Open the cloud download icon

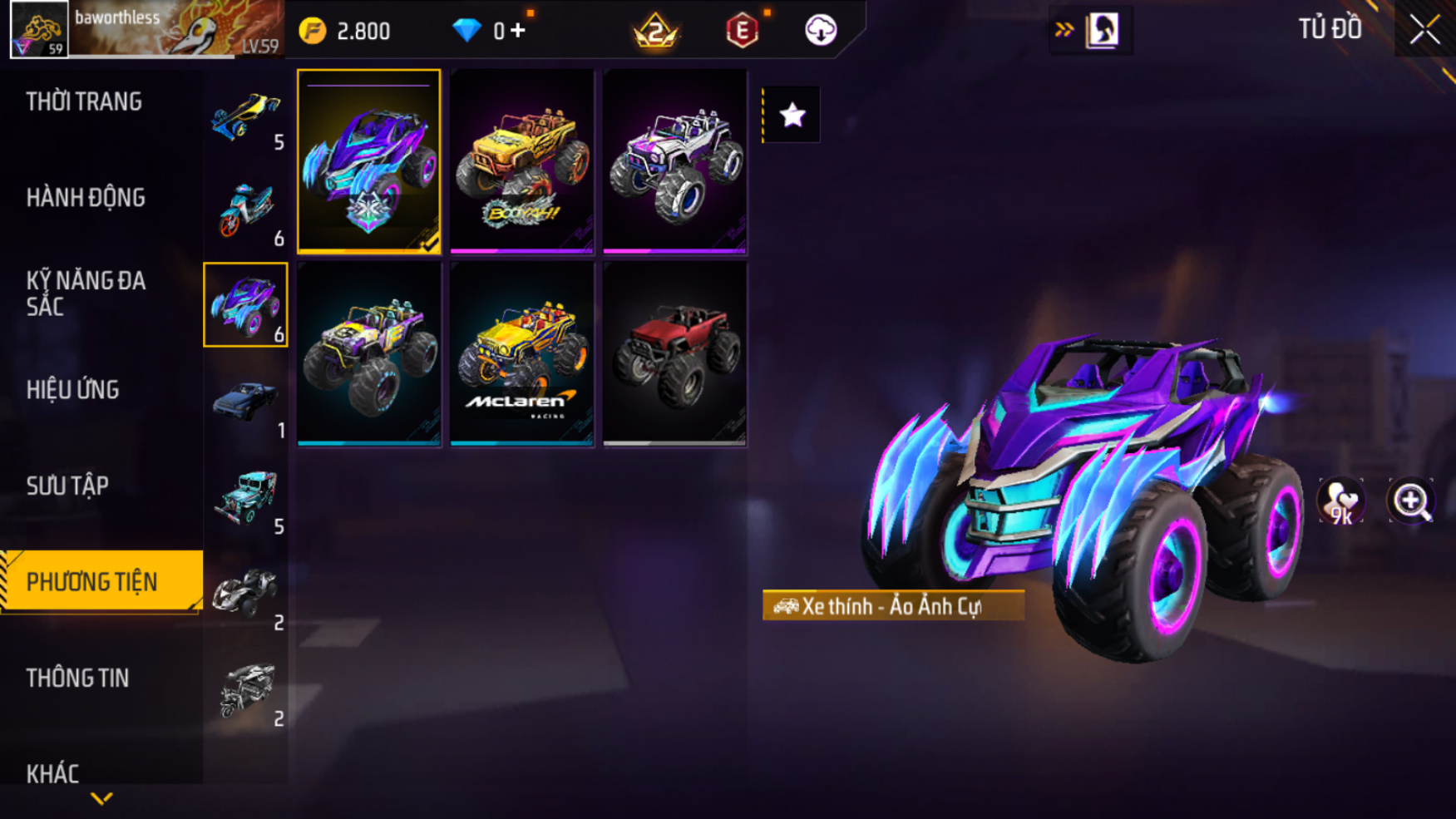821,31
